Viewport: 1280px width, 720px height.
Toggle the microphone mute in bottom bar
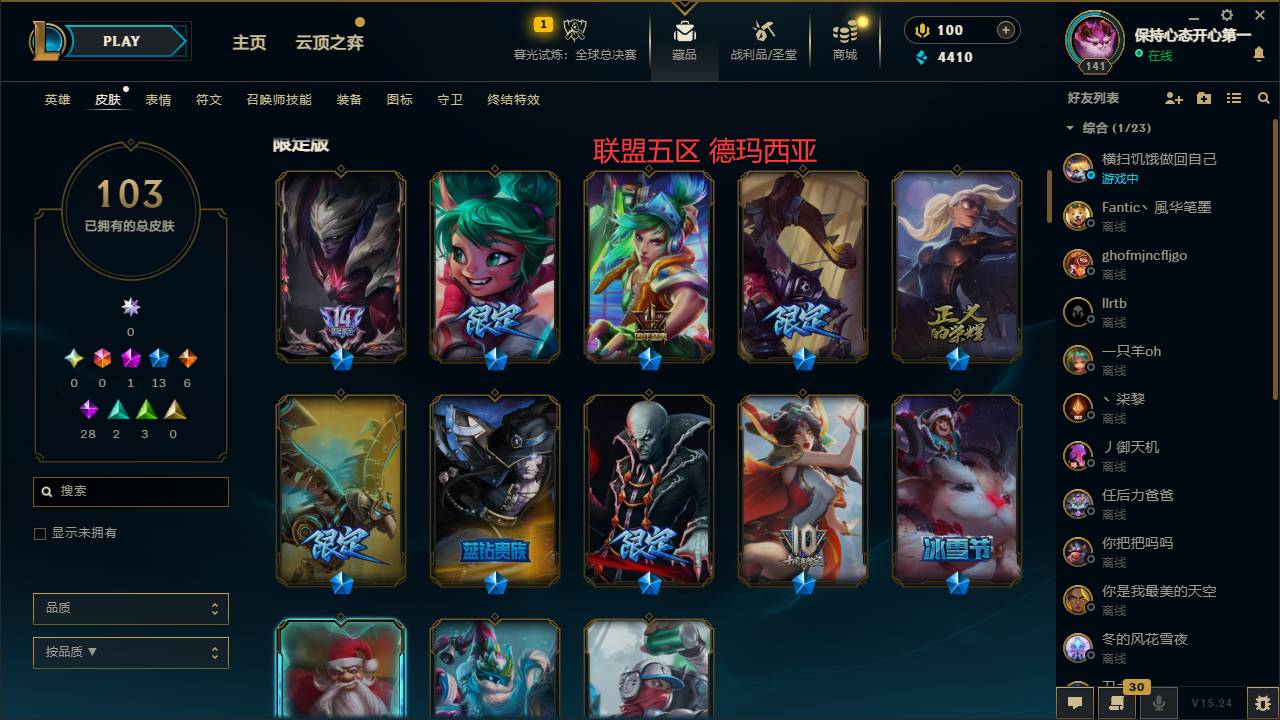[x=1159, y=704]
